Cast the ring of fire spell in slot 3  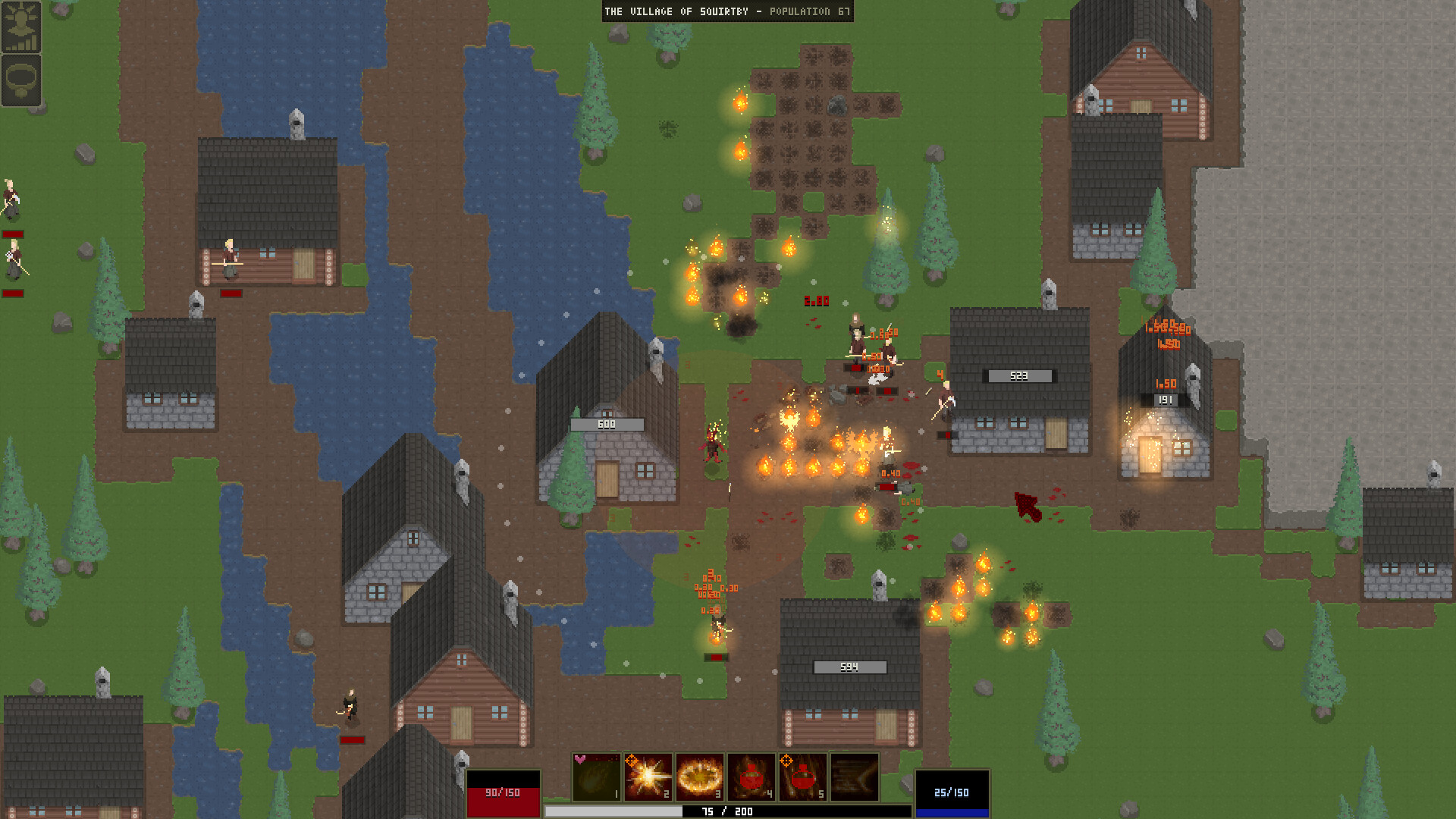[699, 777]
